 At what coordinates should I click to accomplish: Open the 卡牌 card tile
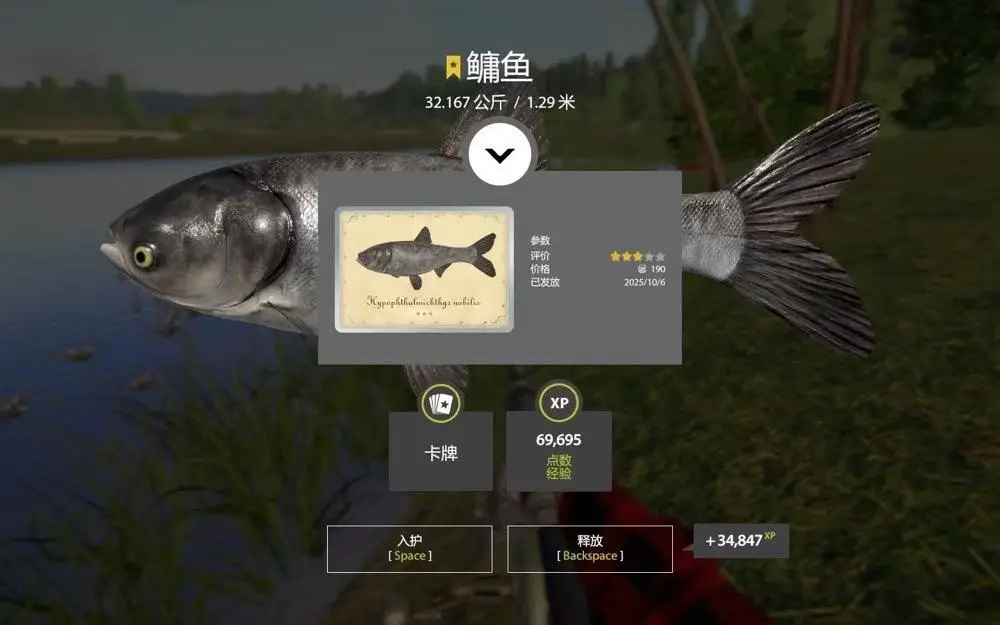441,451
